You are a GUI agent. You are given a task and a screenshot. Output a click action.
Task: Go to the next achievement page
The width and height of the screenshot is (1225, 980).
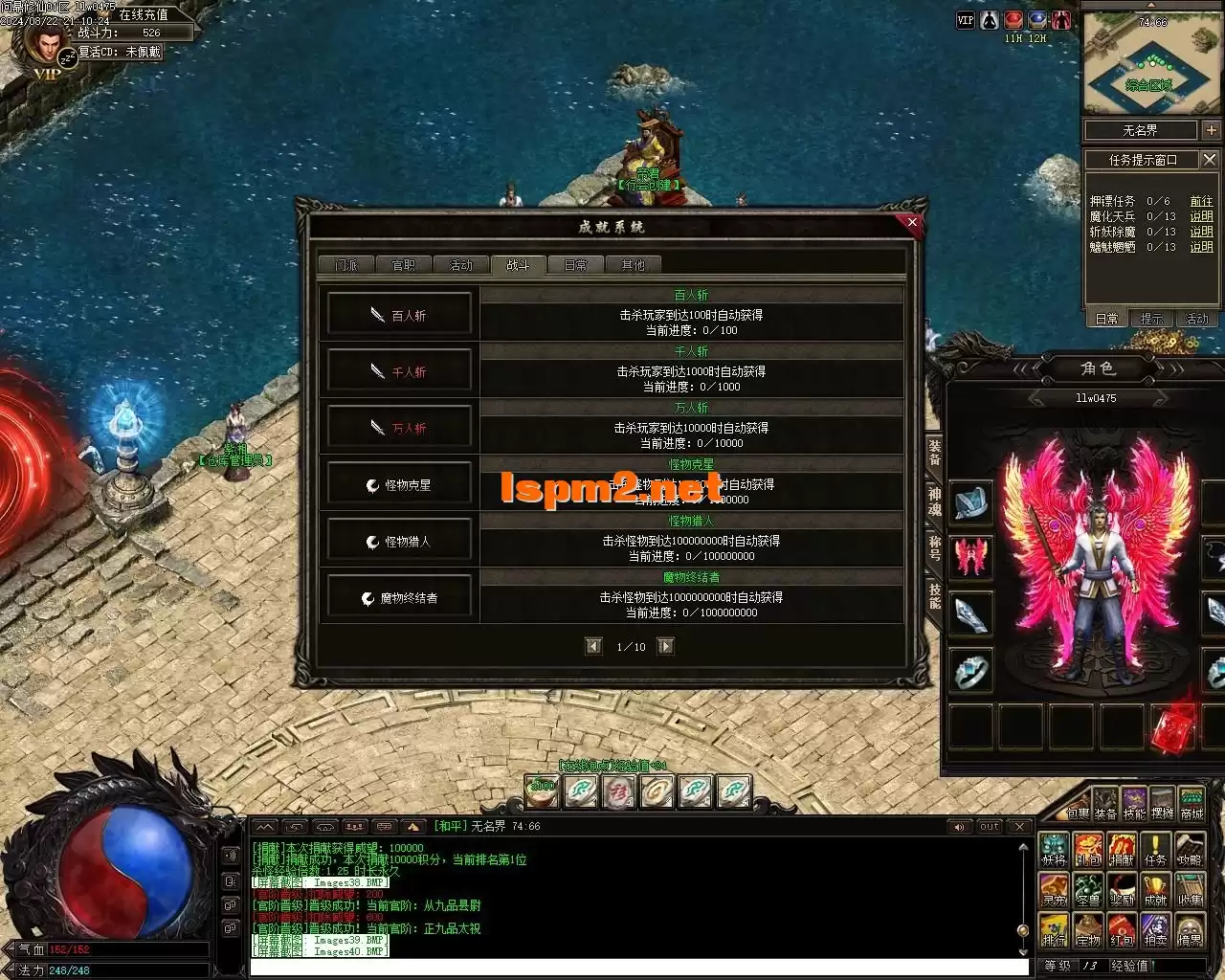tap(666, 646)
